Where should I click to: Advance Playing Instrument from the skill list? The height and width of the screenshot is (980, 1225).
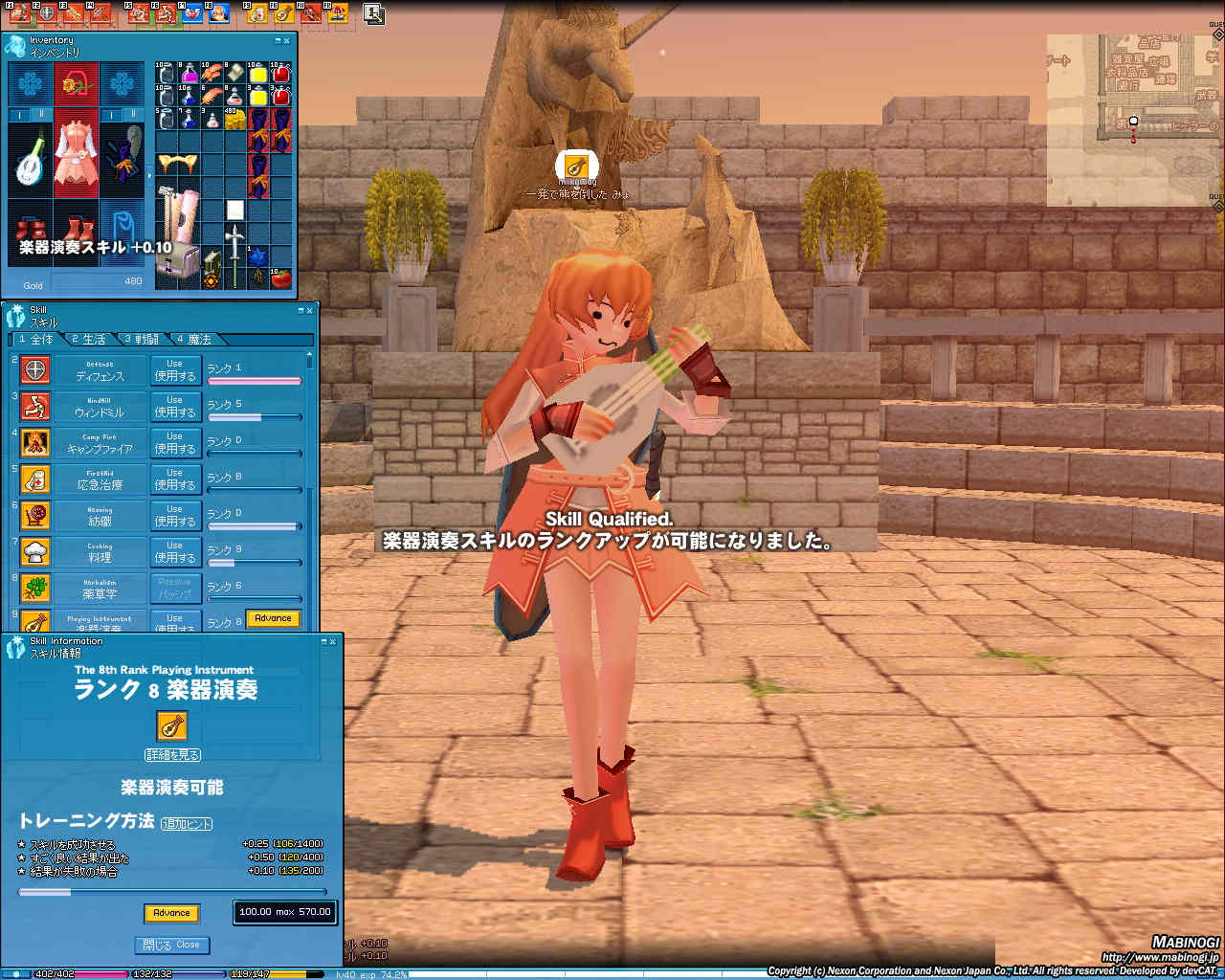(x=273, y=618)
